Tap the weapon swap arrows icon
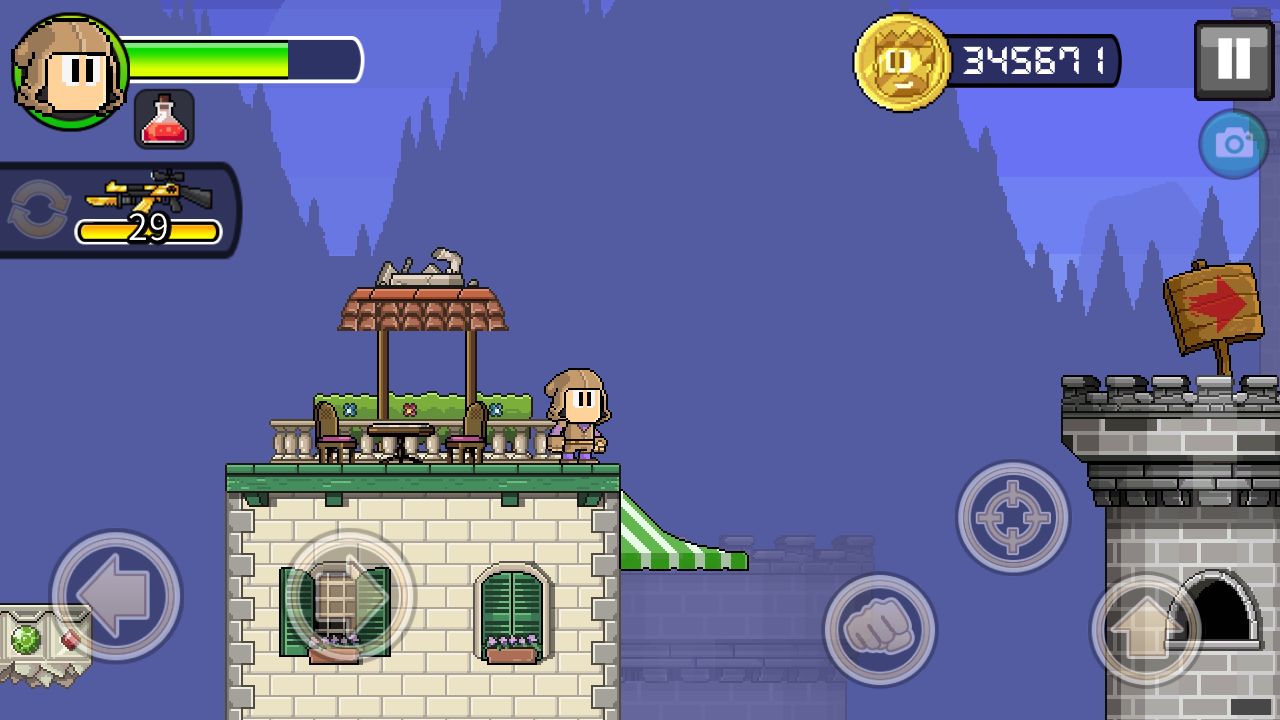Image resolution: width=1280 pixels, height=720 pixels. [38, 210]
